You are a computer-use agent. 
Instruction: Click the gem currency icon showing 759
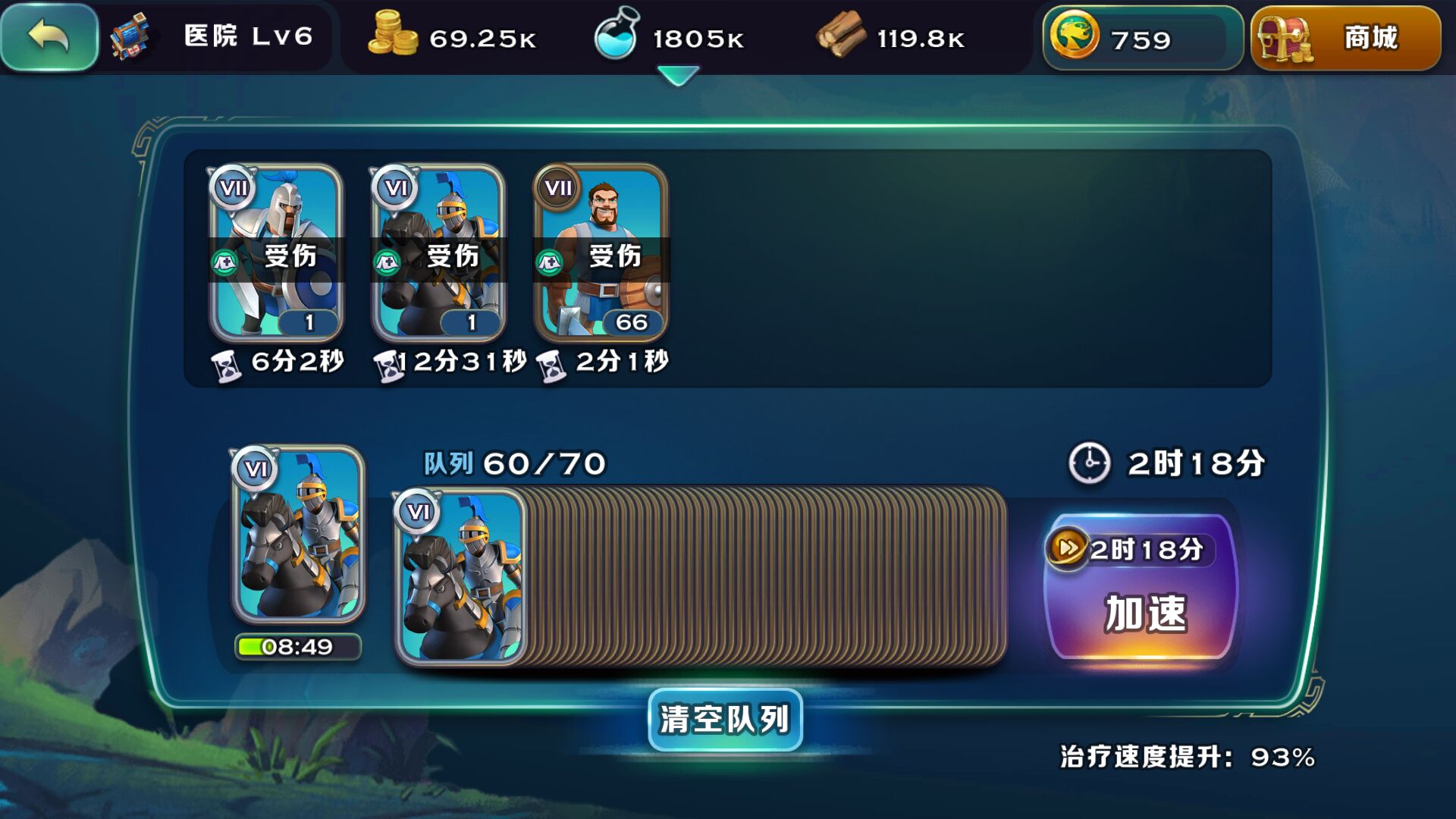coord(1076,36)
